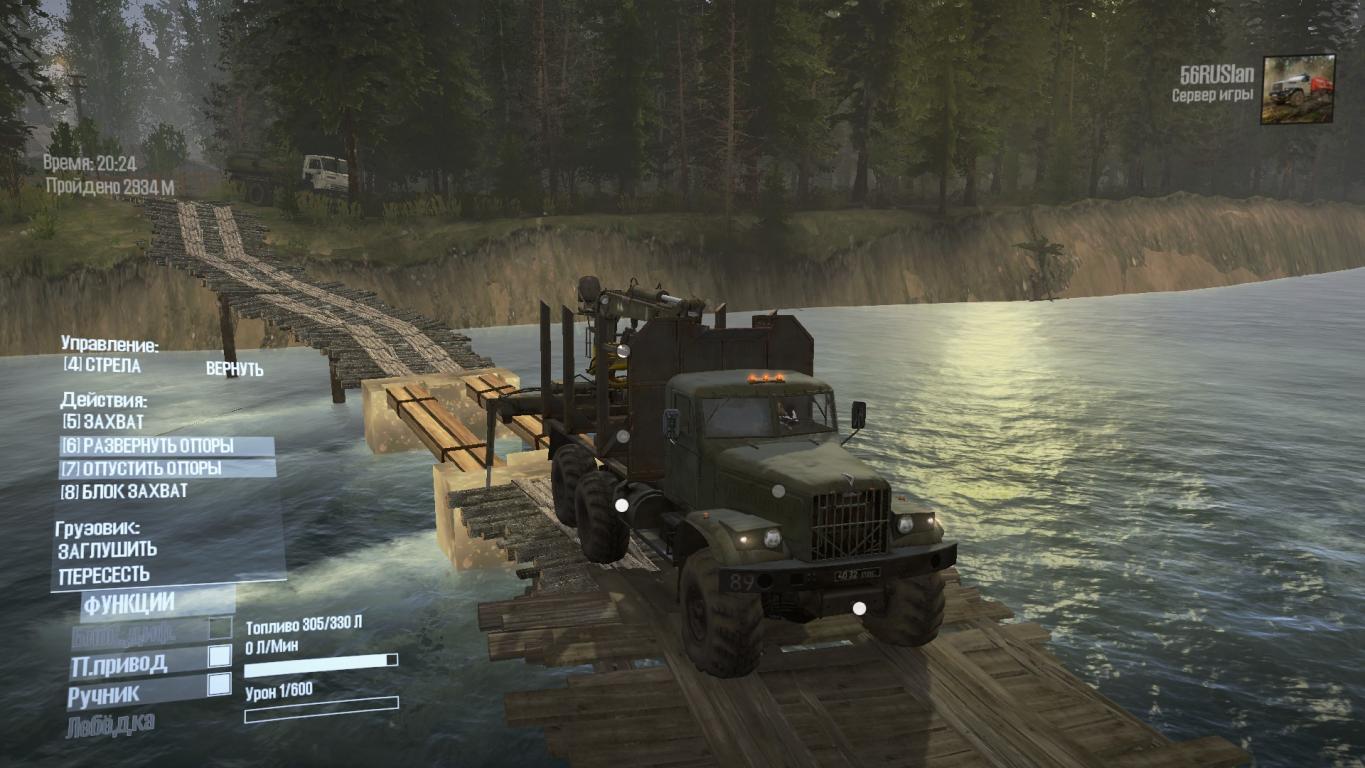Toggle the greyed-out differential lock checkbox

tap(219, 629)
